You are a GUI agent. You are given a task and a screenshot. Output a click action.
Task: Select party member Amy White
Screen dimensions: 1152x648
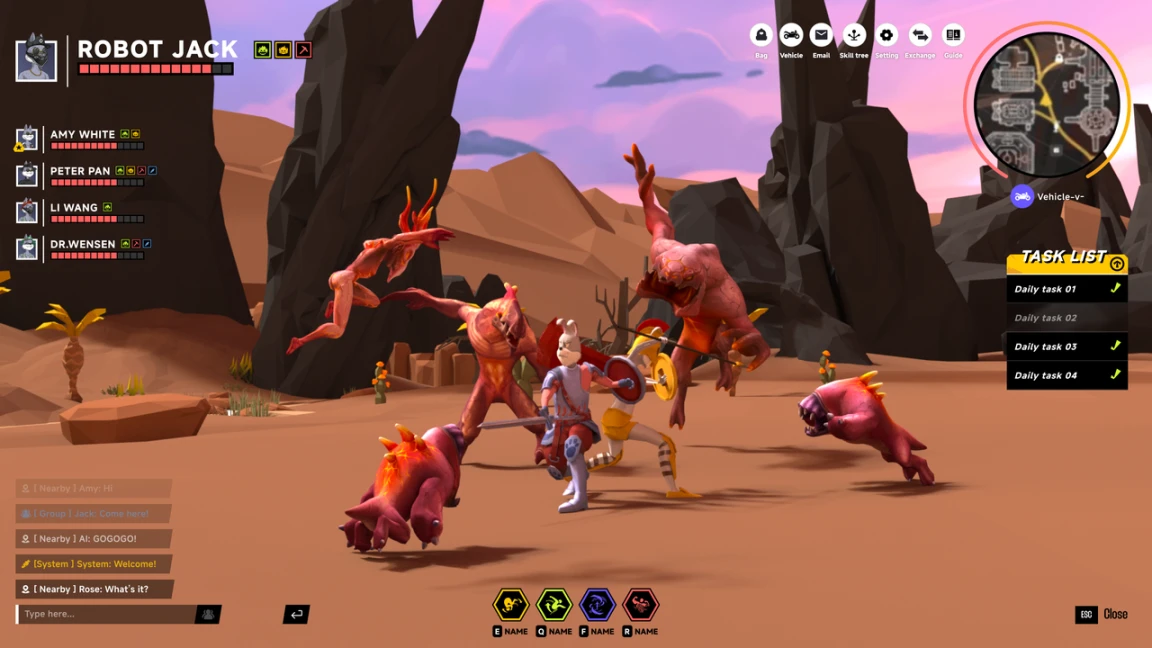tap(82, 135)
